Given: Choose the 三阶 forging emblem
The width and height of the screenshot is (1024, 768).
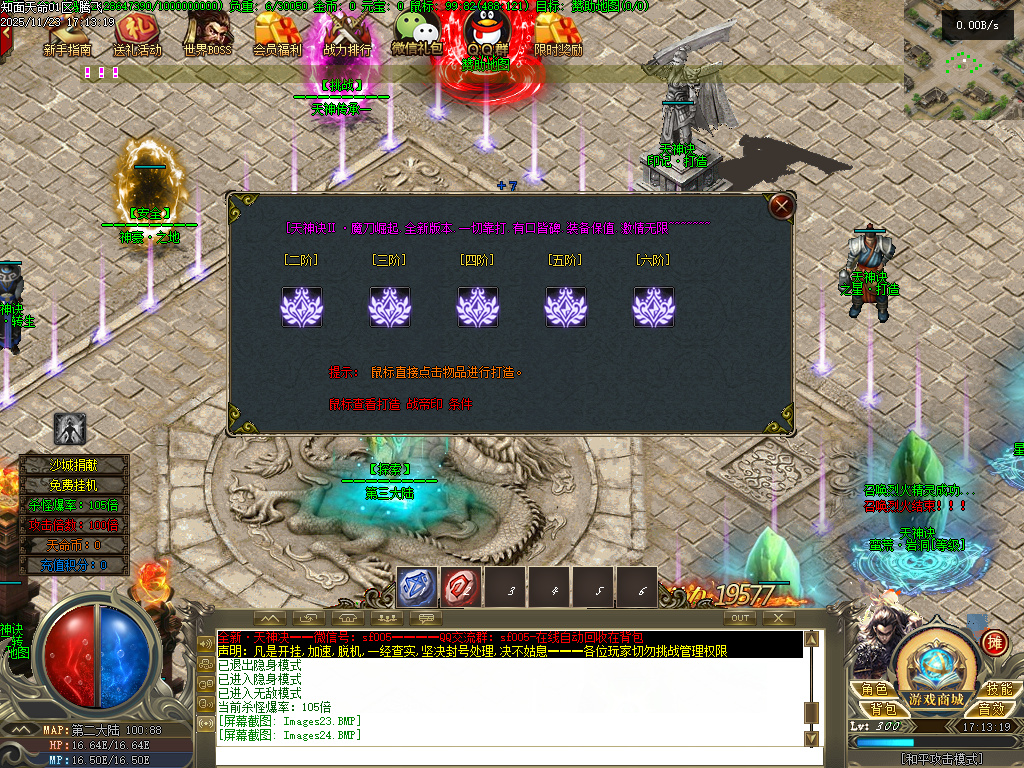Looking at the screenshot, I should click(x=389, y=307).
